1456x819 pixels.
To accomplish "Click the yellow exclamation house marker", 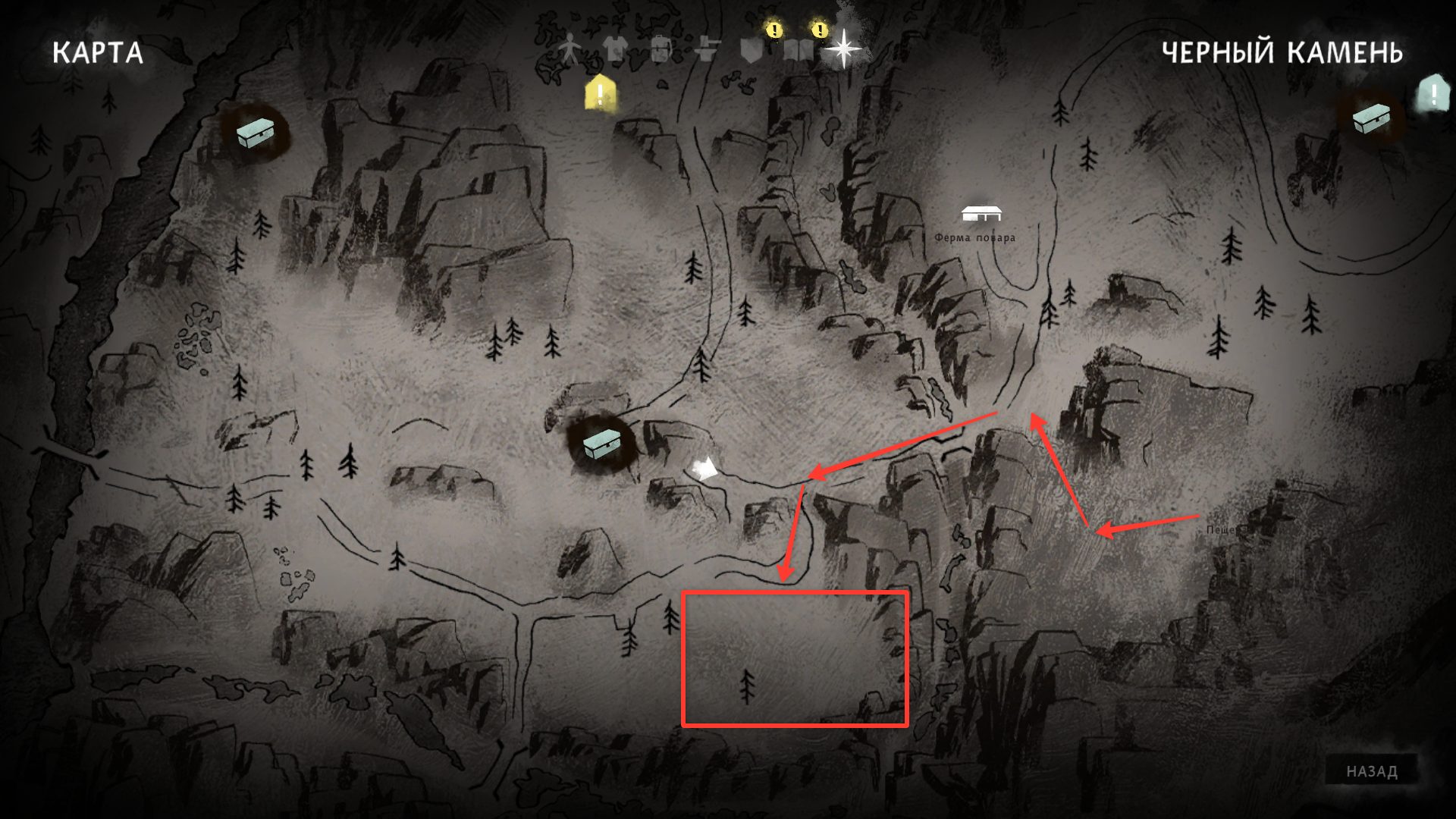I will click(600, 94).
